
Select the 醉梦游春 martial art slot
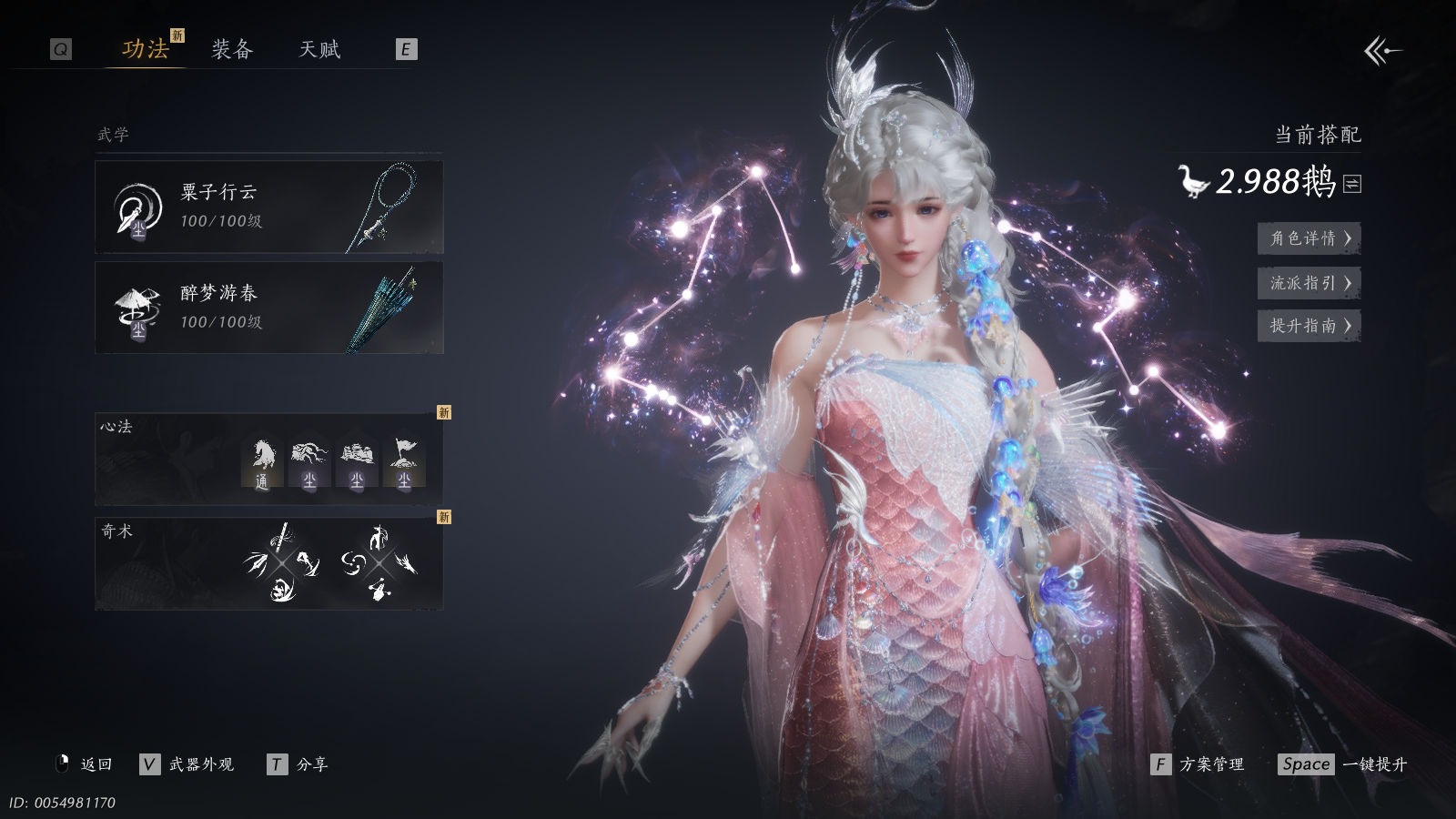click(269, 308)
